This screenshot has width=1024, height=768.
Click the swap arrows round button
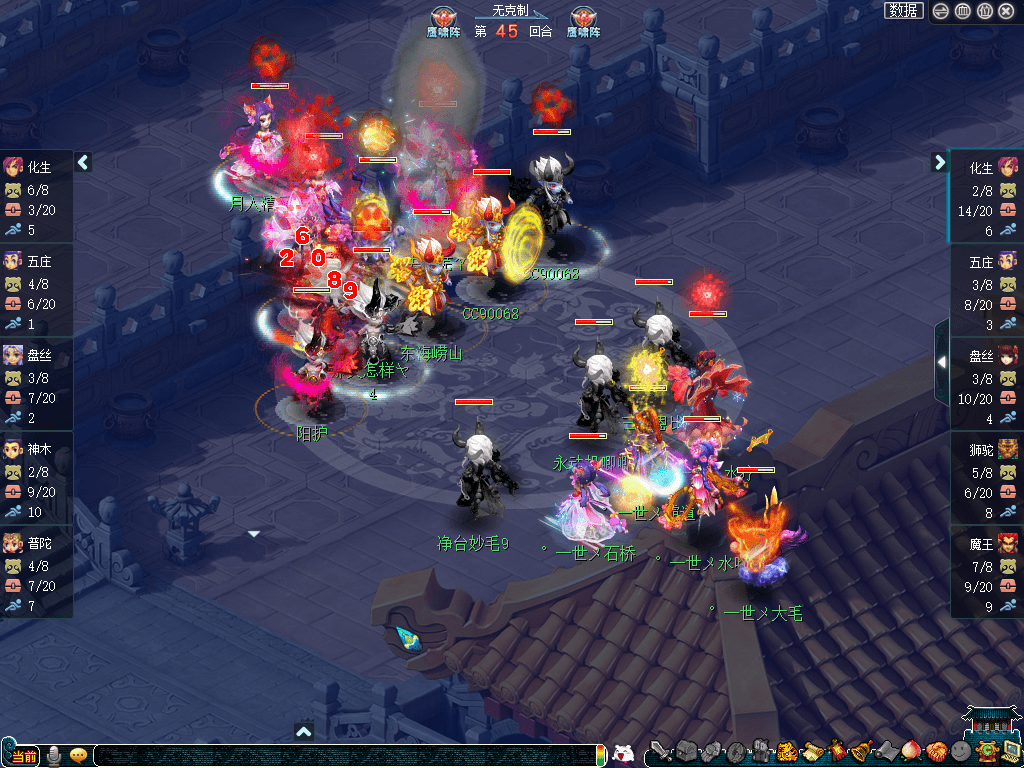(x=940, y=11)
